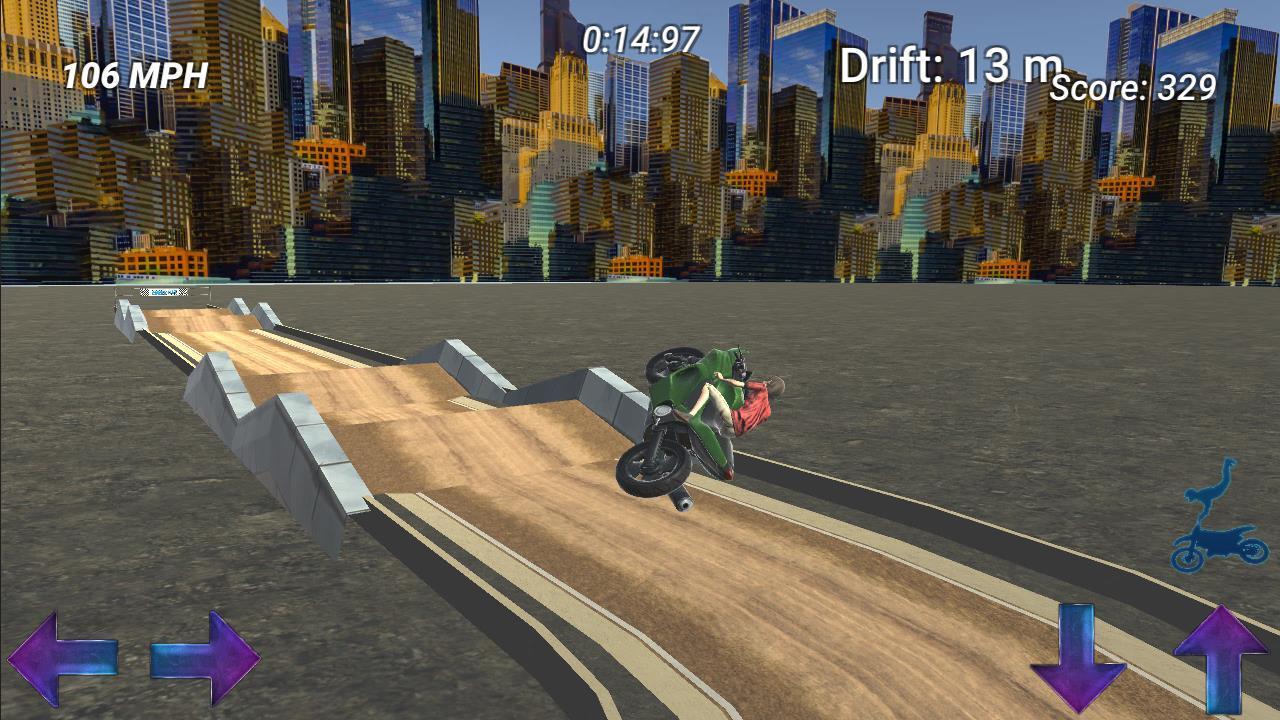The width and height of the screenshot is (1280, 720).
Task: Tap the finish banner at track start
Action: click(x=165, y=291)
